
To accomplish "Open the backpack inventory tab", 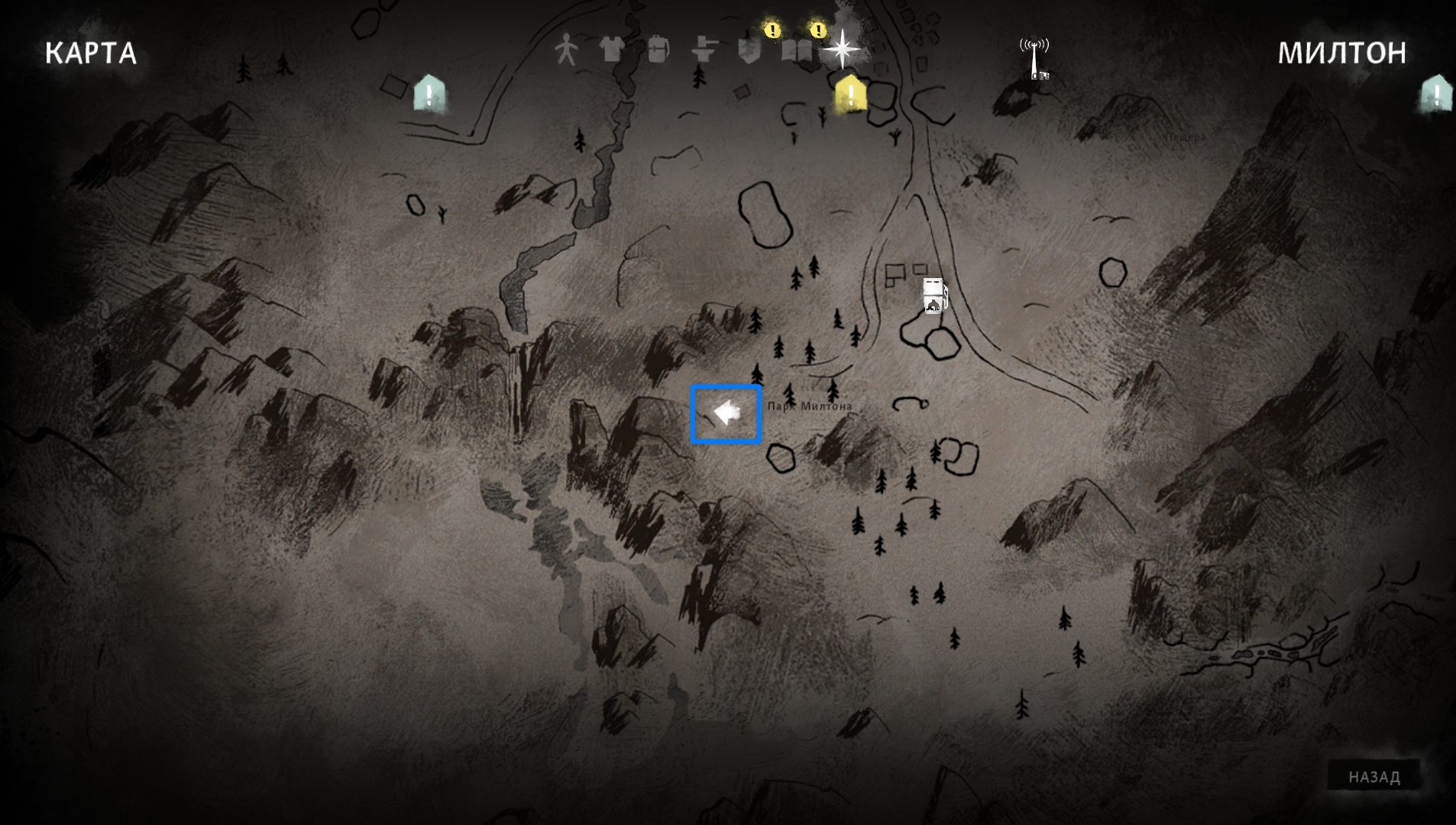I will coord(657,50).
